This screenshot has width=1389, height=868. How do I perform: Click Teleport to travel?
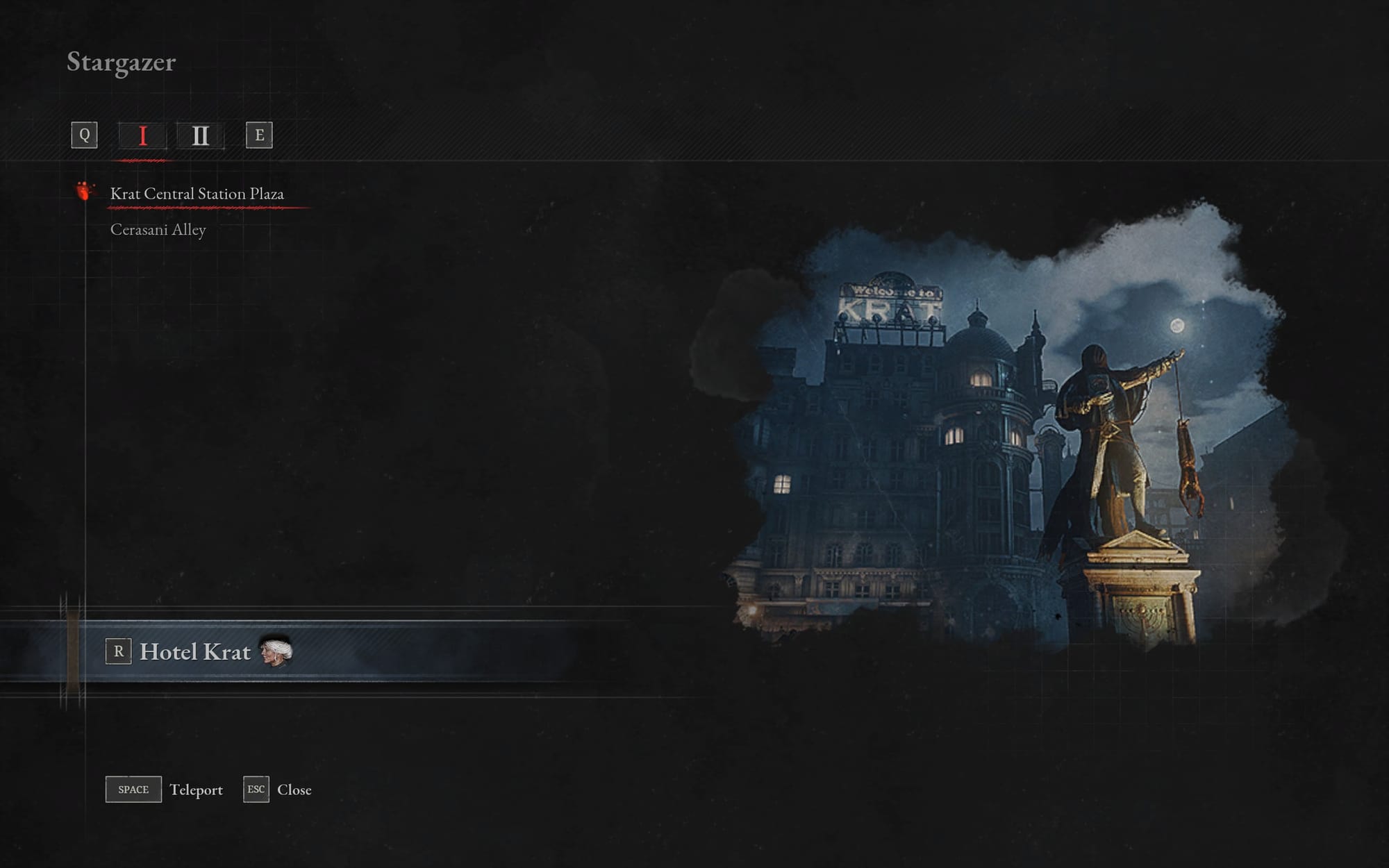coord(197,790)
